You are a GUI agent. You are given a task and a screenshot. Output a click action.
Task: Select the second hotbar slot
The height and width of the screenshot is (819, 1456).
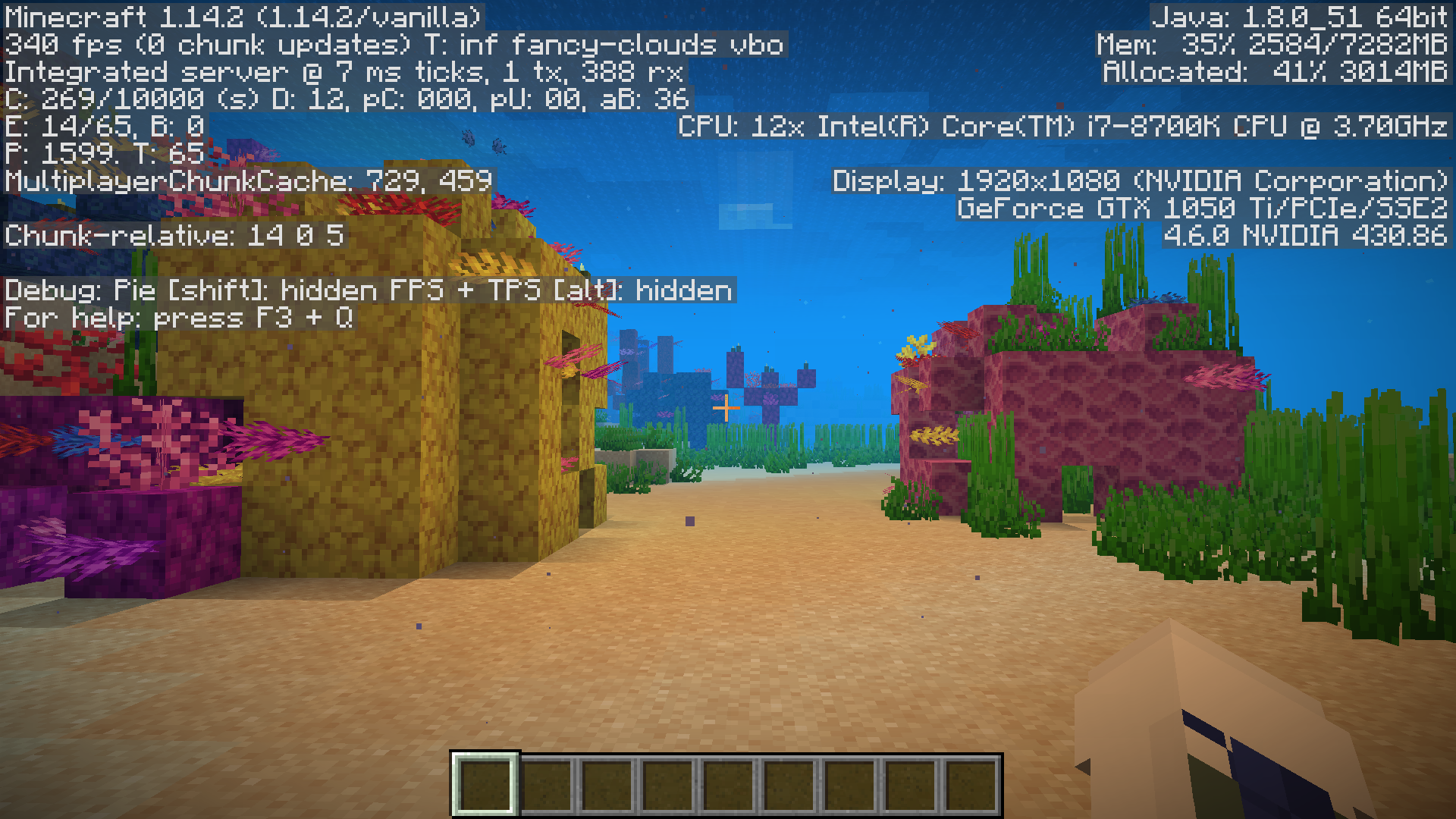[546, 785]
